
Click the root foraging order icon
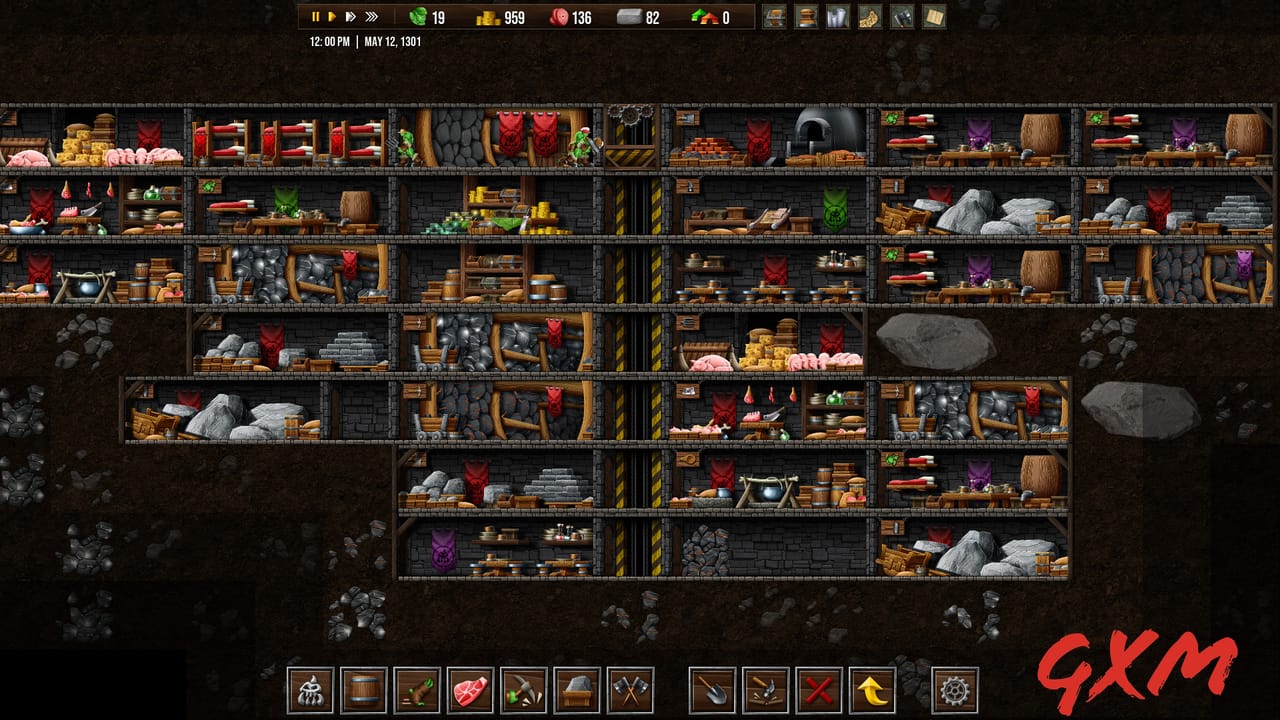[418, 690]
